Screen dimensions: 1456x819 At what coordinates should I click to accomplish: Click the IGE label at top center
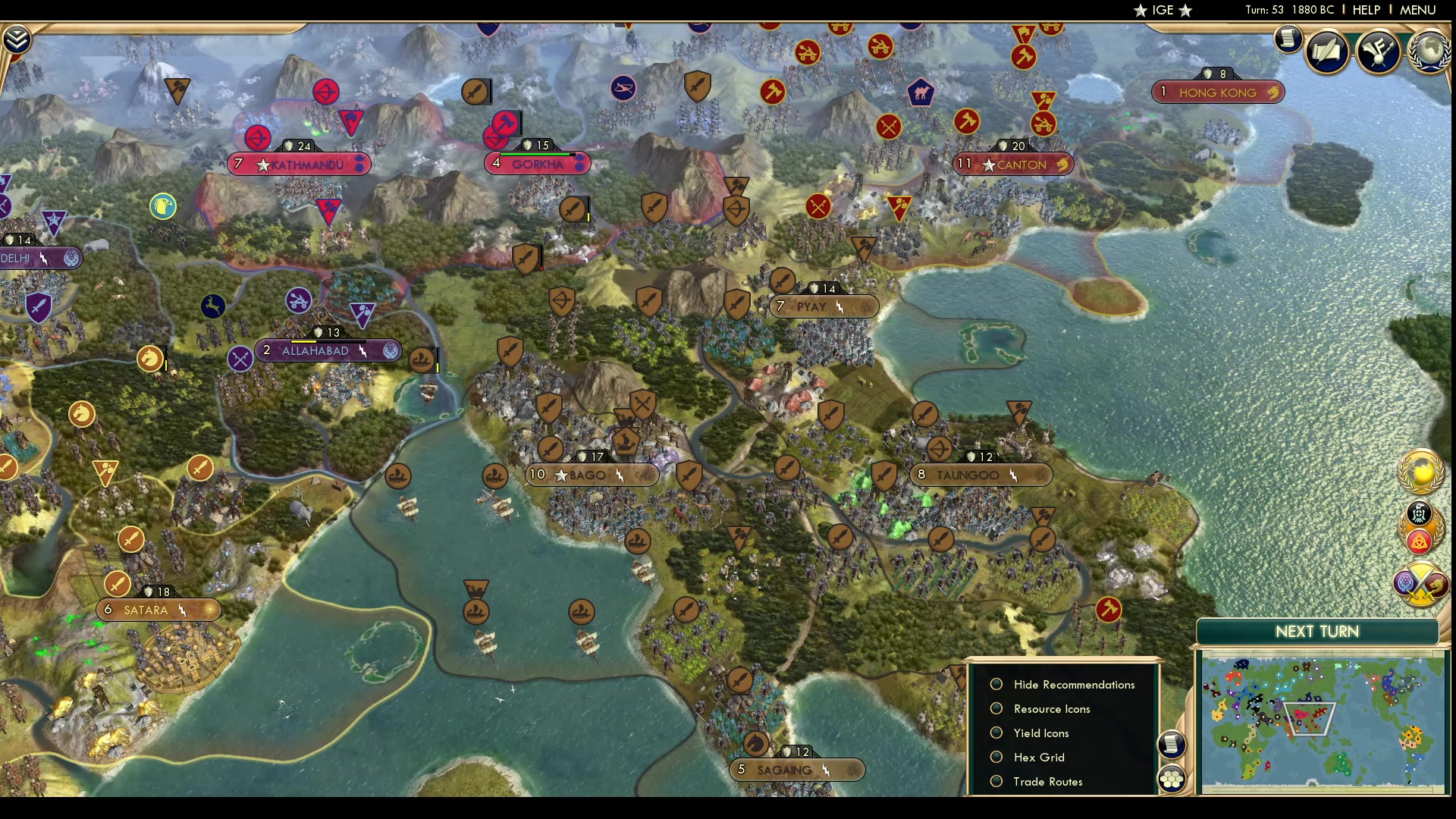click(1161, 10)
